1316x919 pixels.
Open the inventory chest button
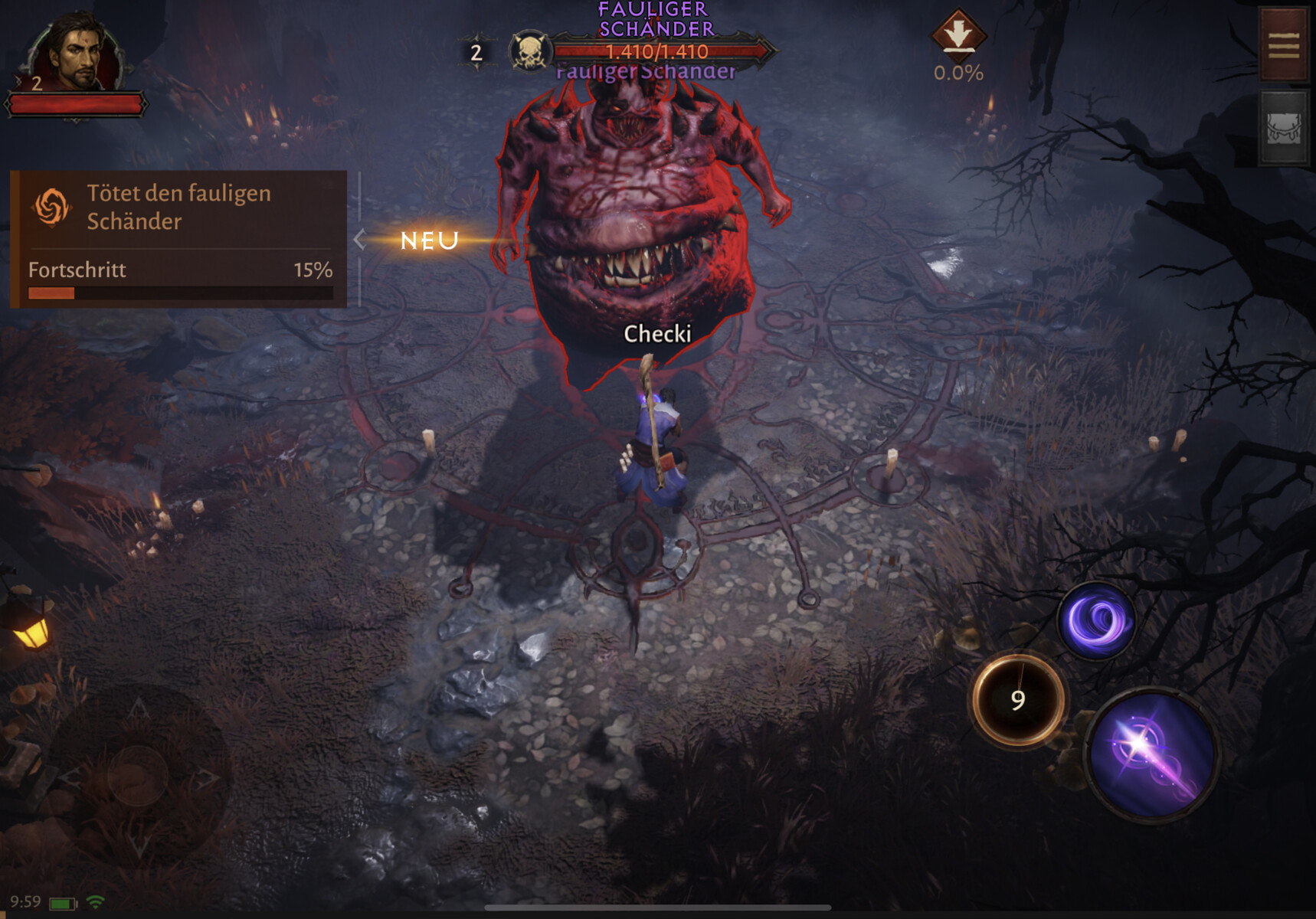point(1283,128)
